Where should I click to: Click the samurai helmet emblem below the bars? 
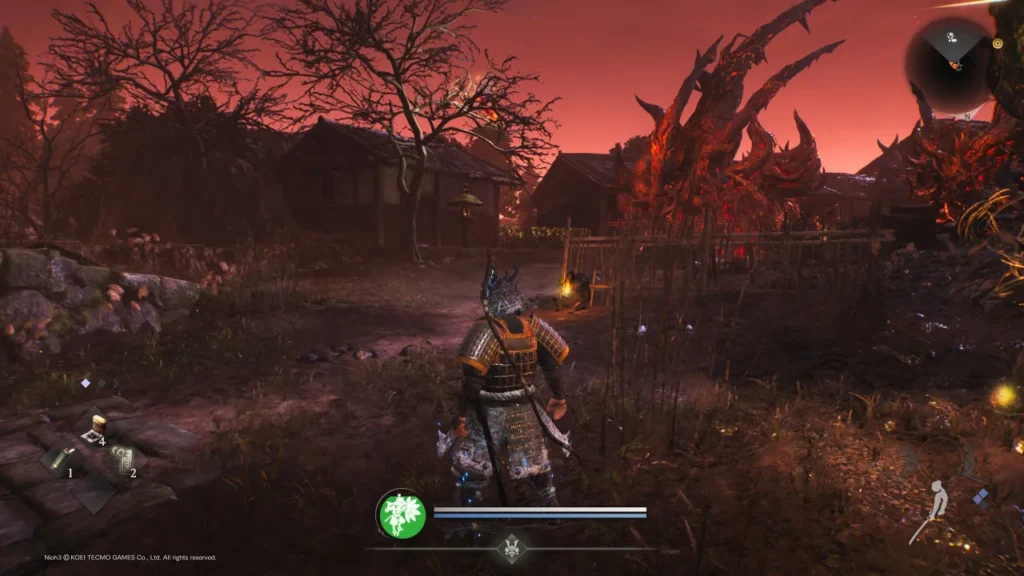(x=512, y=548)
